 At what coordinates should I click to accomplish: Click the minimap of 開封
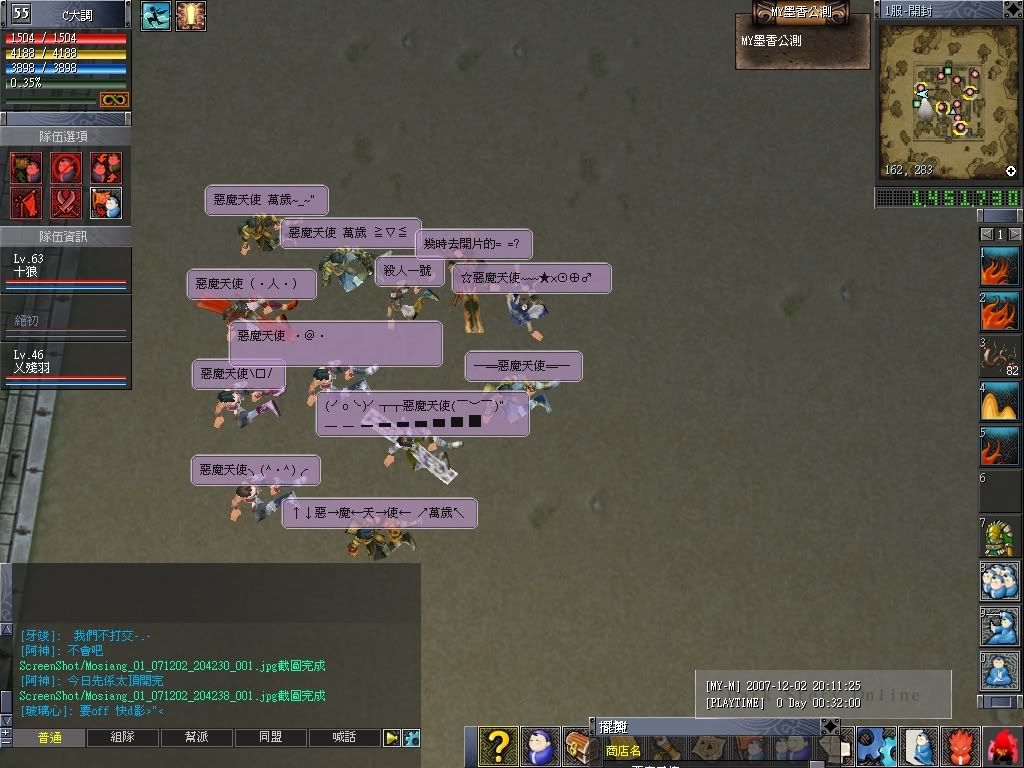pyautogui.click(x=948, y=102)
